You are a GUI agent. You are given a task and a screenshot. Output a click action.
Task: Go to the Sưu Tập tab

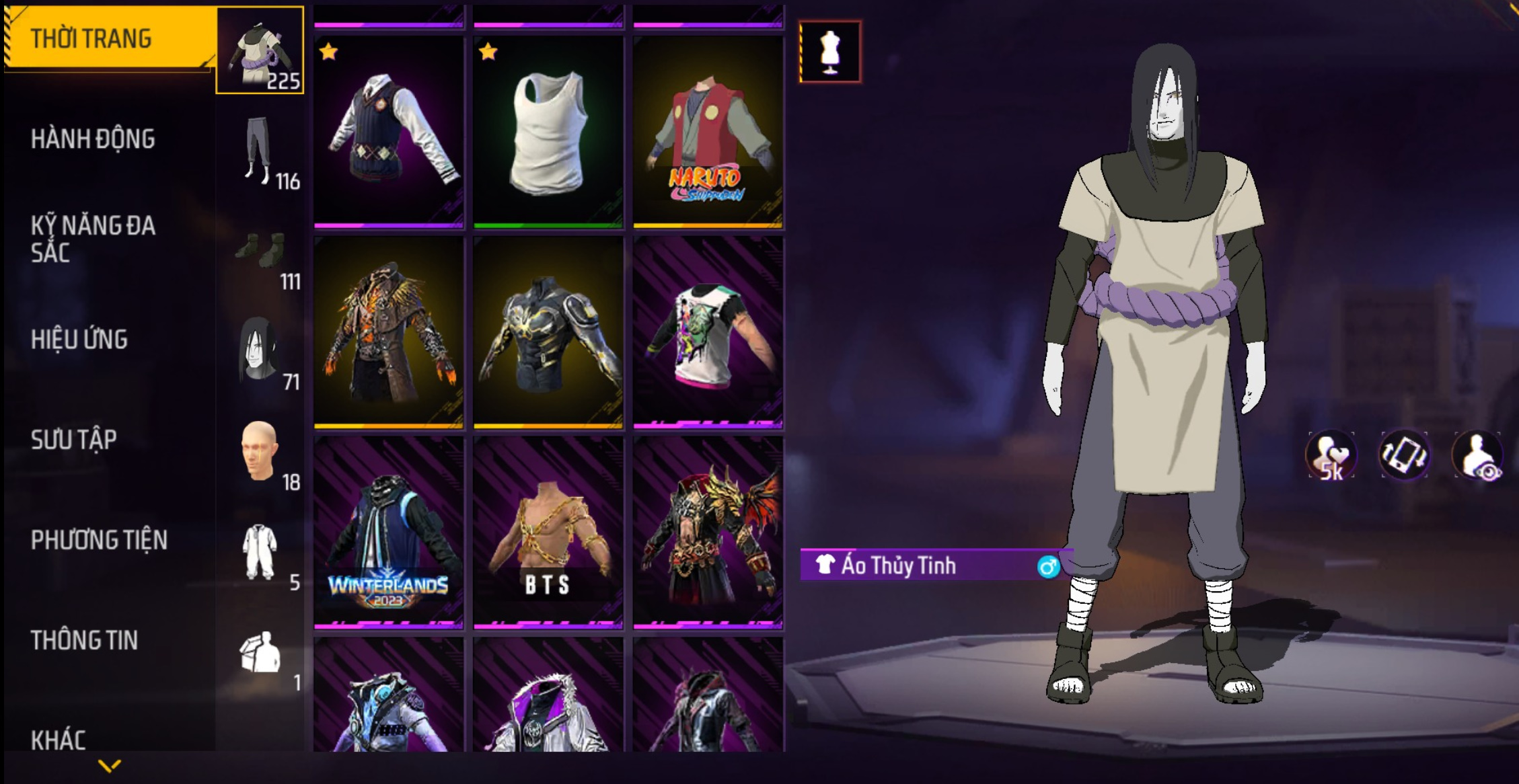pos(74,440)
